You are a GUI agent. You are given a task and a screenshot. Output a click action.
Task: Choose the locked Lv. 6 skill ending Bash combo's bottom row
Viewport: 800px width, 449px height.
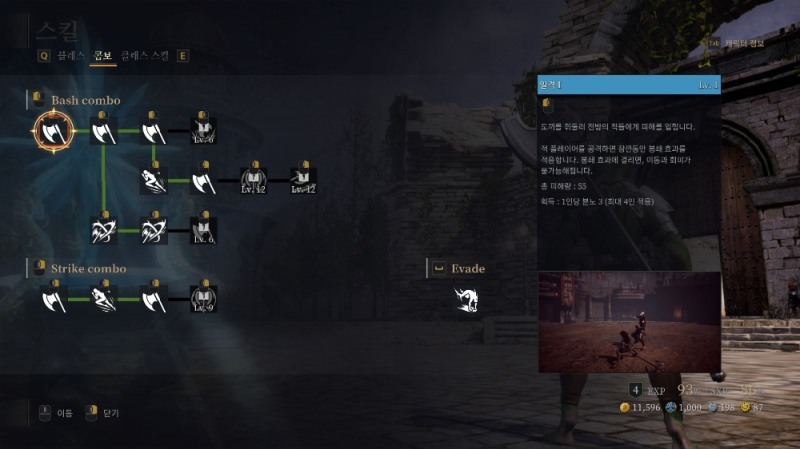pyautogui.click(x=204, y=230)
